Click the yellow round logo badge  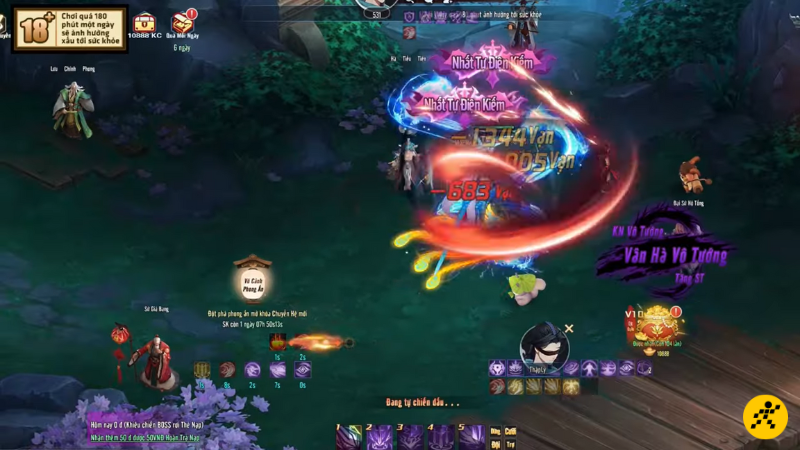pyautogui.click(x=765, y=417)
